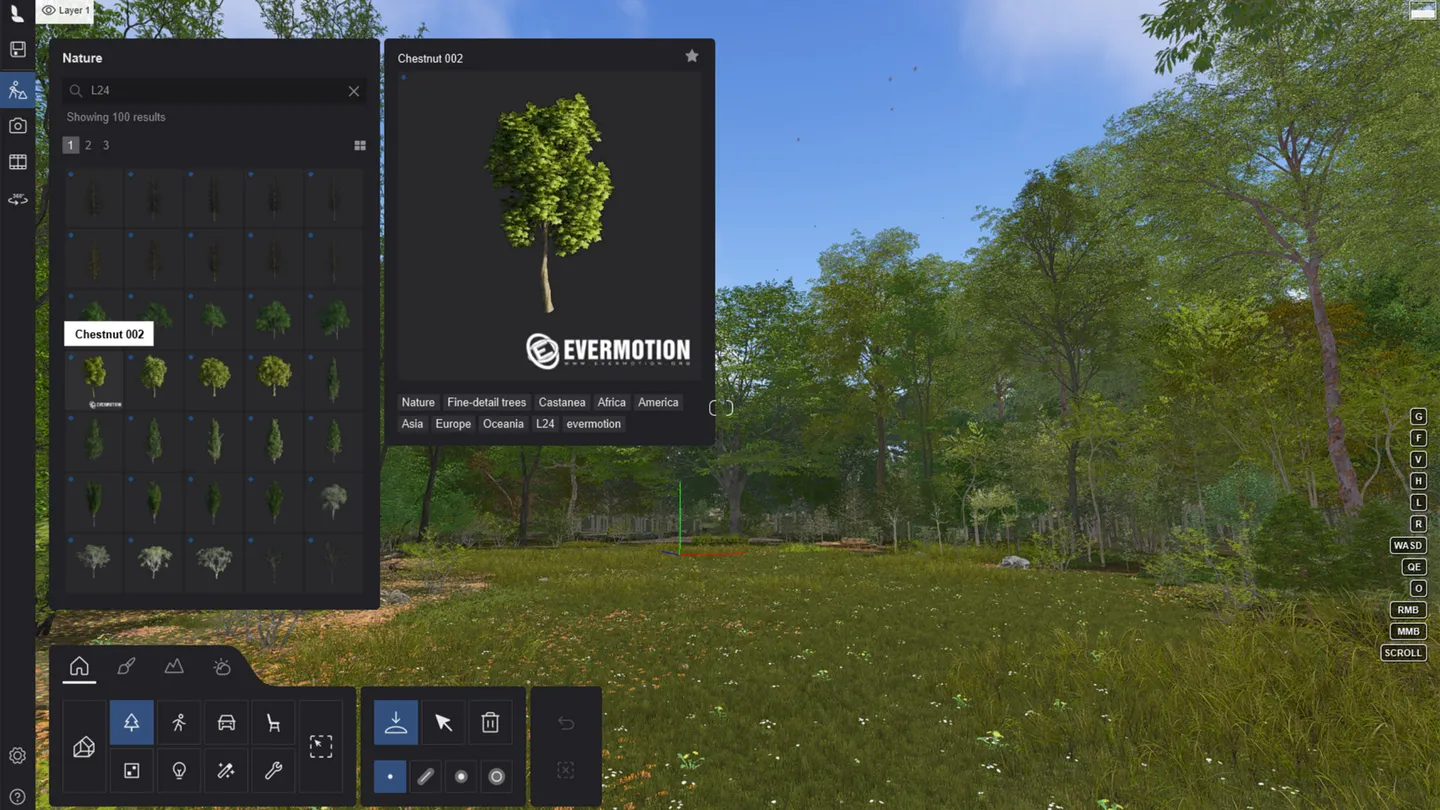Favorite Chestnut 002 with the star icon

tap(692, 57)
